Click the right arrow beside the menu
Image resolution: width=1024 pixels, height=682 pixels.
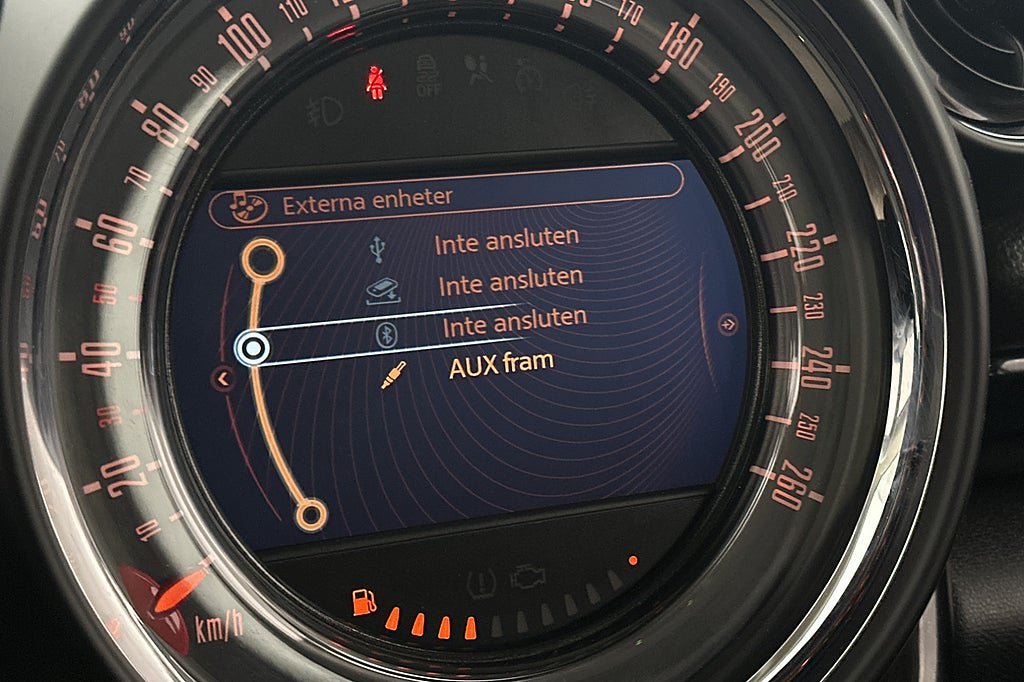tap(729, 324)
